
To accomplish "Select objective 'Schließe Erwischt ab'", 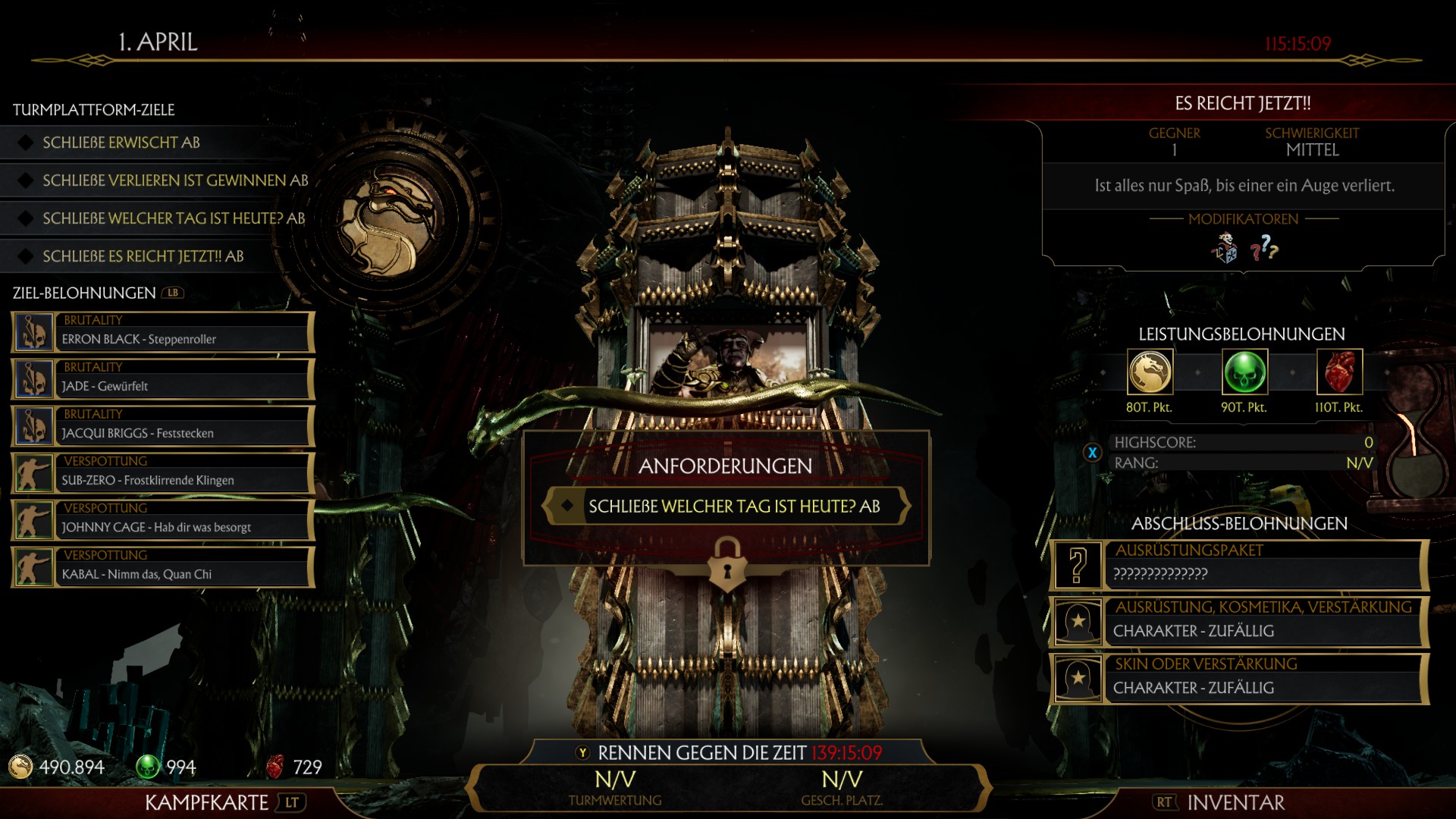I will tap(121, 143).
